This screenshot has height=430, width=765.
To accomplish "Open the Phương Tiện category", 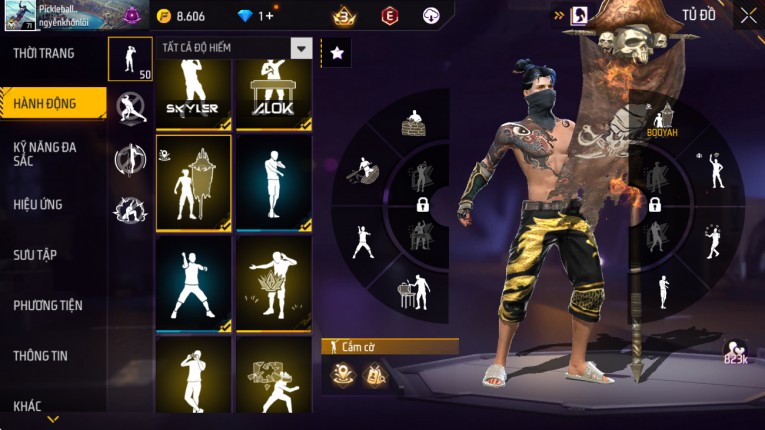I will [48, 305].
